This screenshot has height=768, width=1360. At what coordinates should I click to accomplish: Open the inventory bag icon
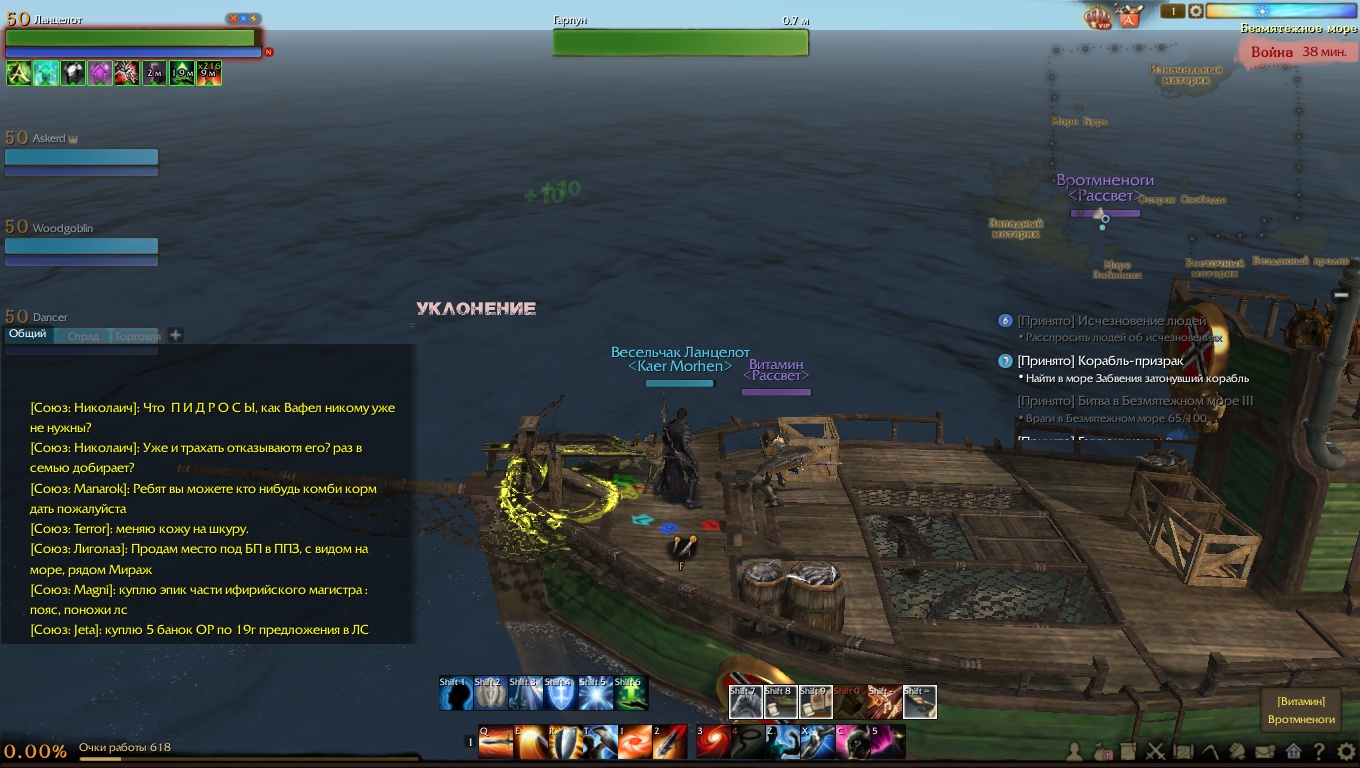coord(1102,751)
